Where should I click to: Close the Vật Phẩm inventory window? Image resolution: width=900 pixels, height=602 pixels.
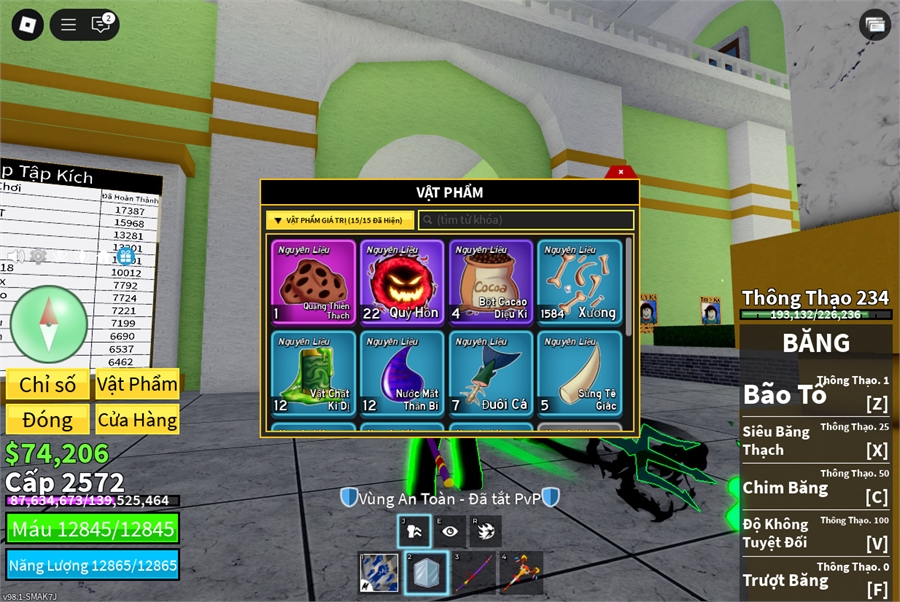(621, 172)
